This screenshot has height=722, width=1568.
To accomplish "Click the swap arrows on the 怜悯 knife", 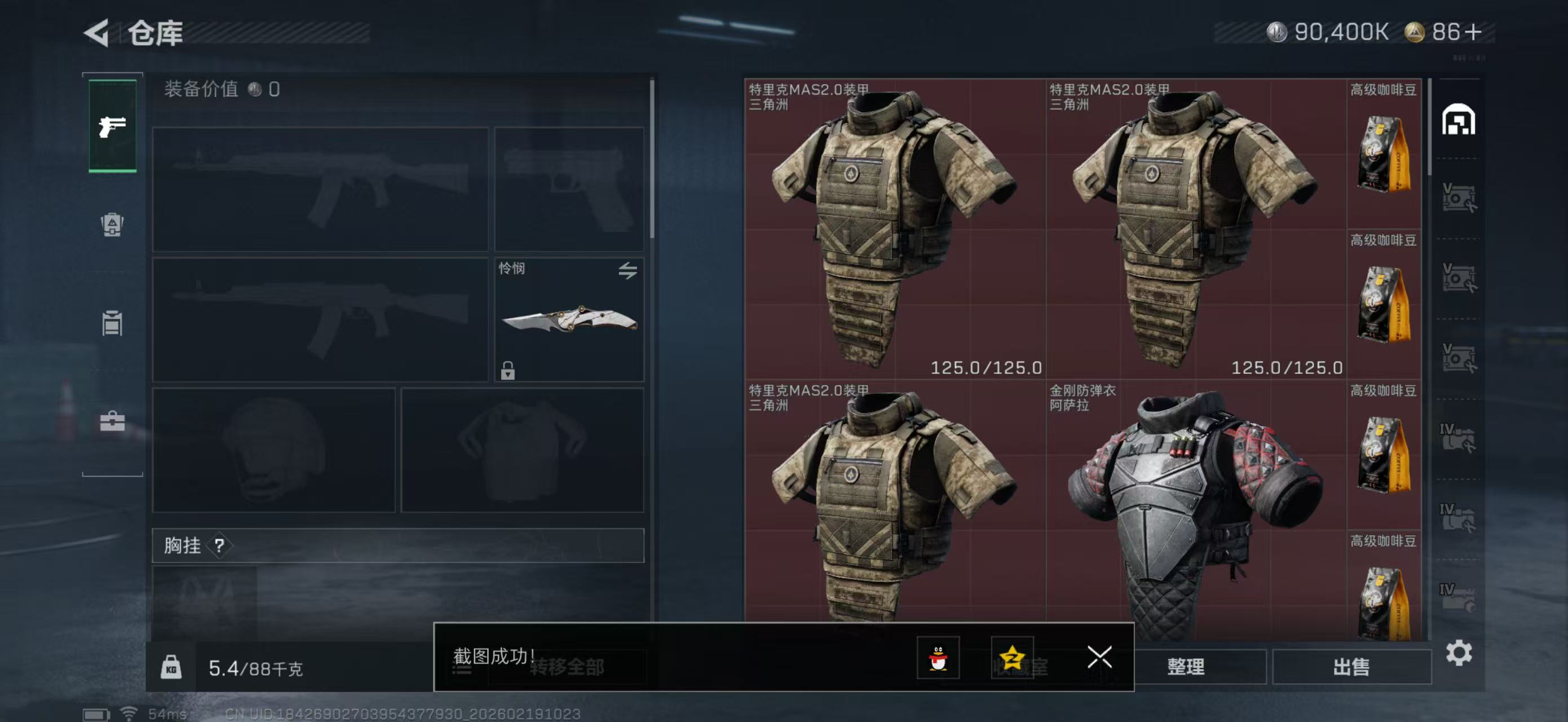I will click(630, 269).
